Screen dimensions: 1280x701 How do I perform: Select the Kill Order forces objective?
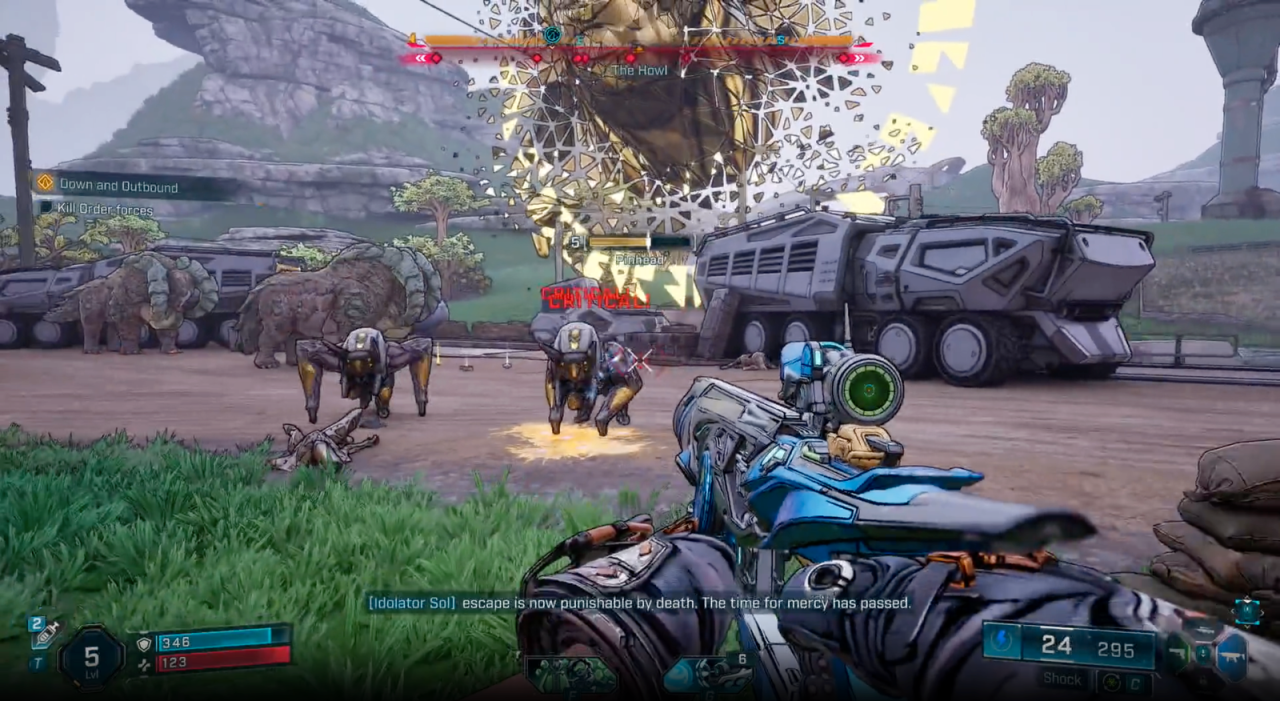(x=104, y=210)
